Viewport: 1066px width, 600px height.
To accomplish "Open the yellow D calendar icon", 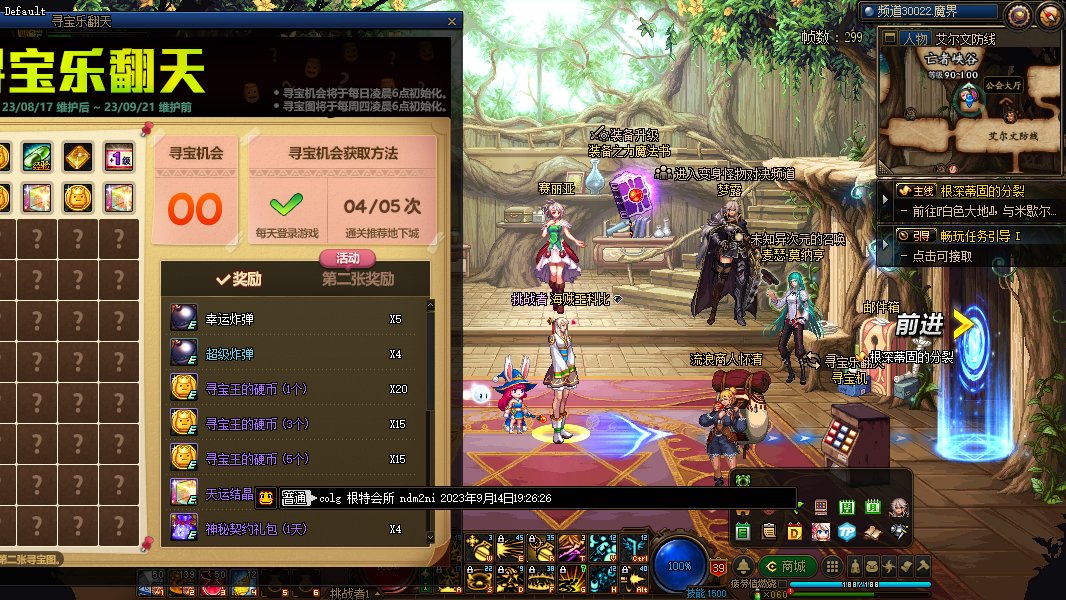I will [x=795, y=531].
